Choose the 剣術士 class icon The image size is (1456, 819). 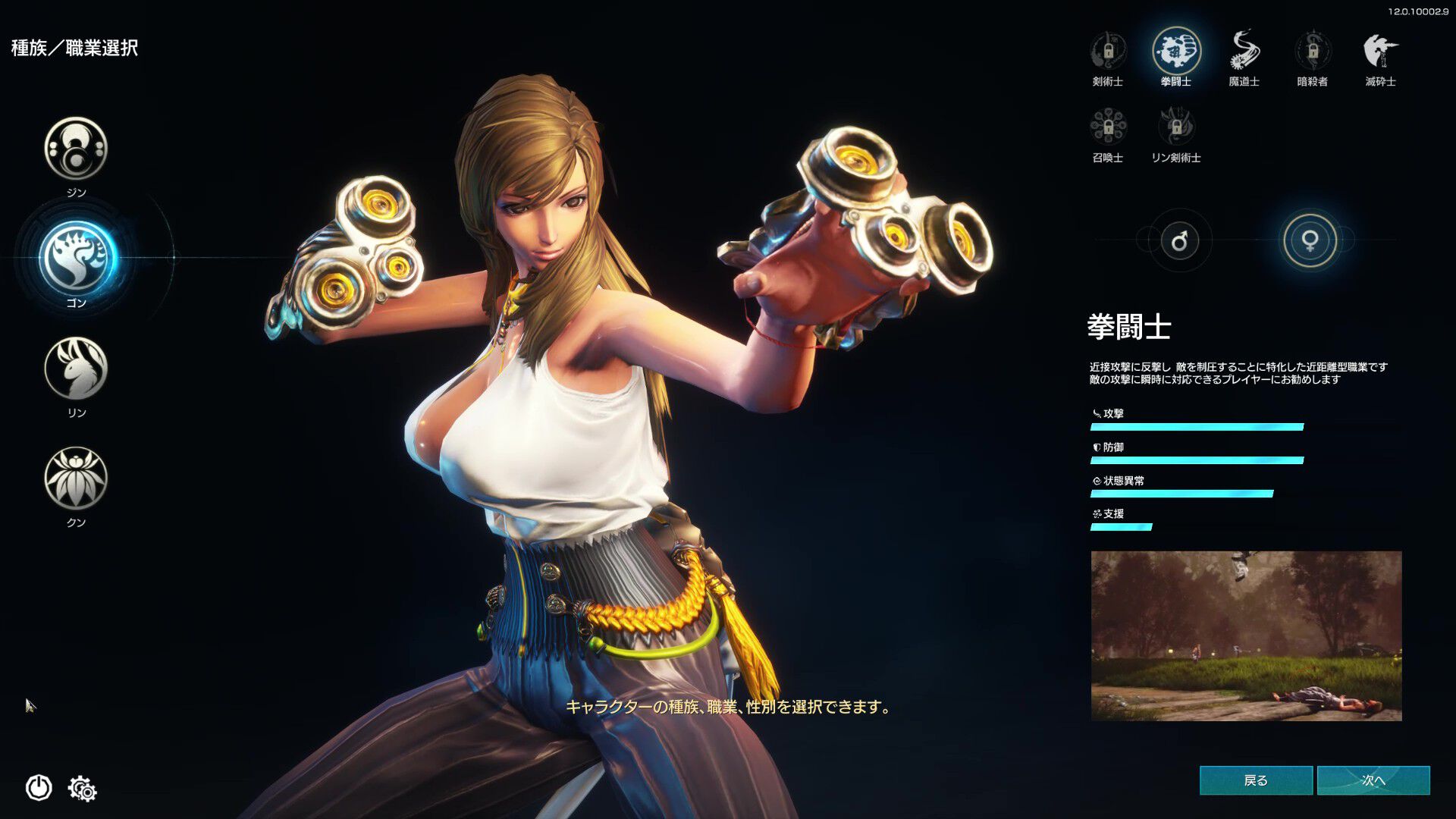pos(1108,52)
